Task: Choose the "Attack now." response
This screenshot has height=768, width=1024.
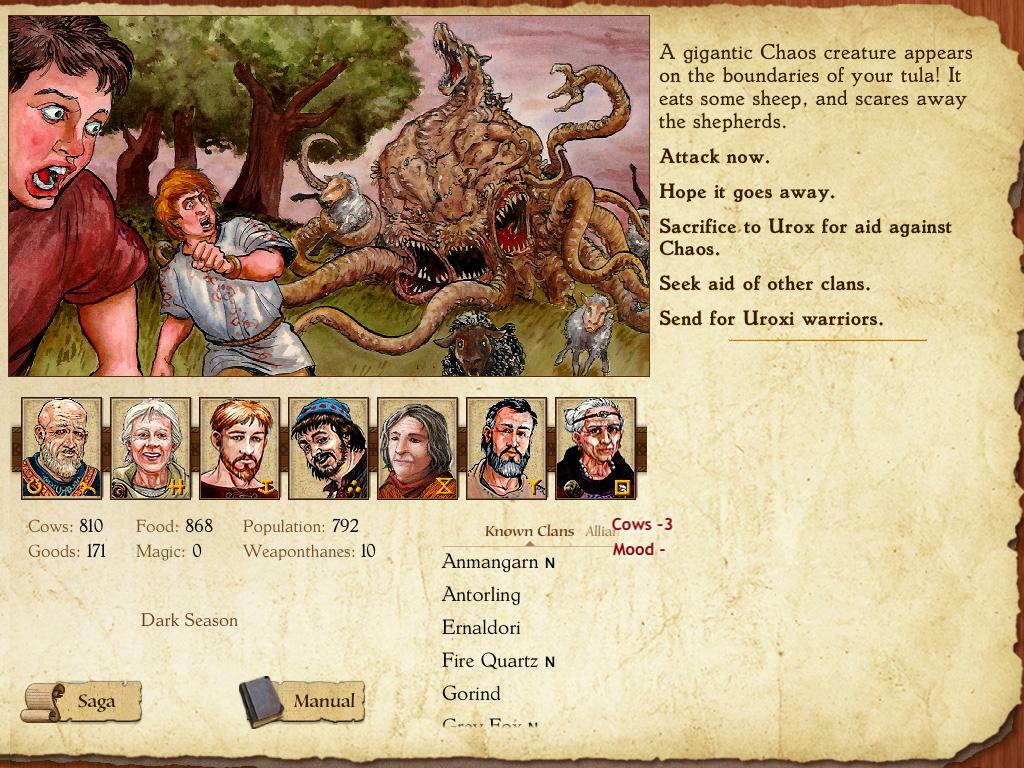Action: pos(714,157)
